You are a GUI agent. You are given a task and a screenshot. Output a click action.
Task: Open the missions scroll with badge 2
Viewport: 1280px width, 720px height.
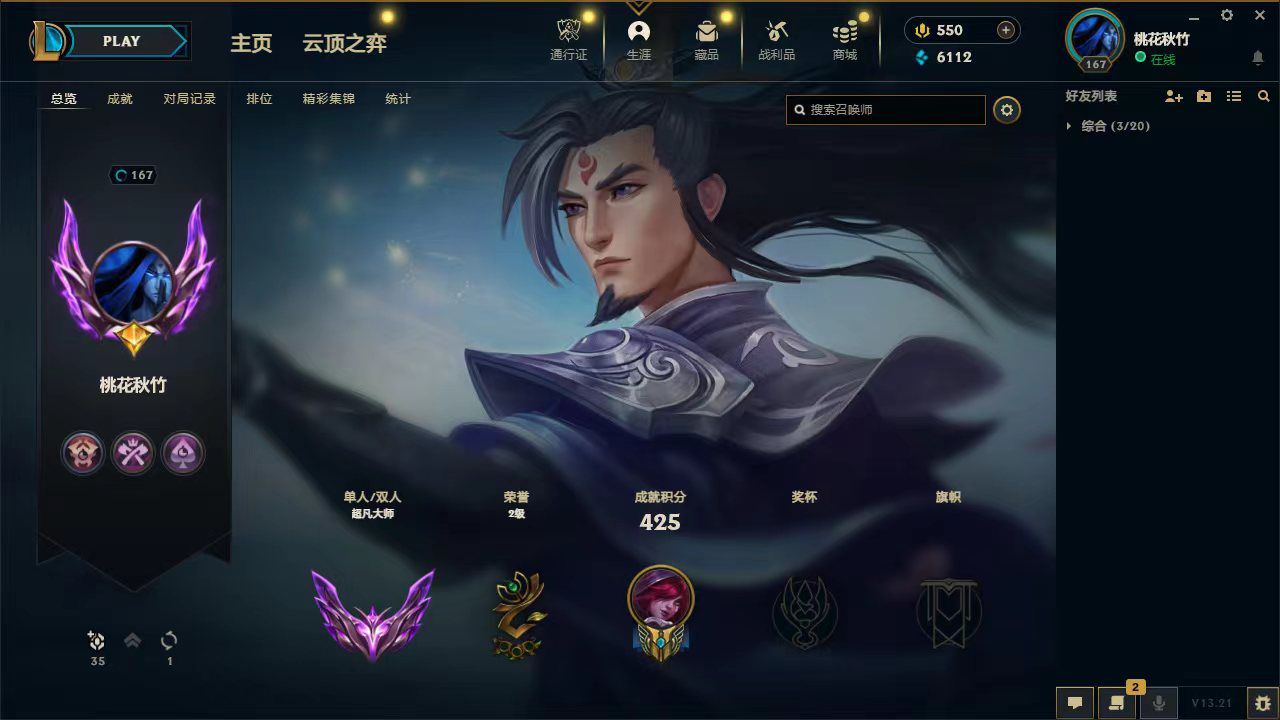(x=1117, y=701)
